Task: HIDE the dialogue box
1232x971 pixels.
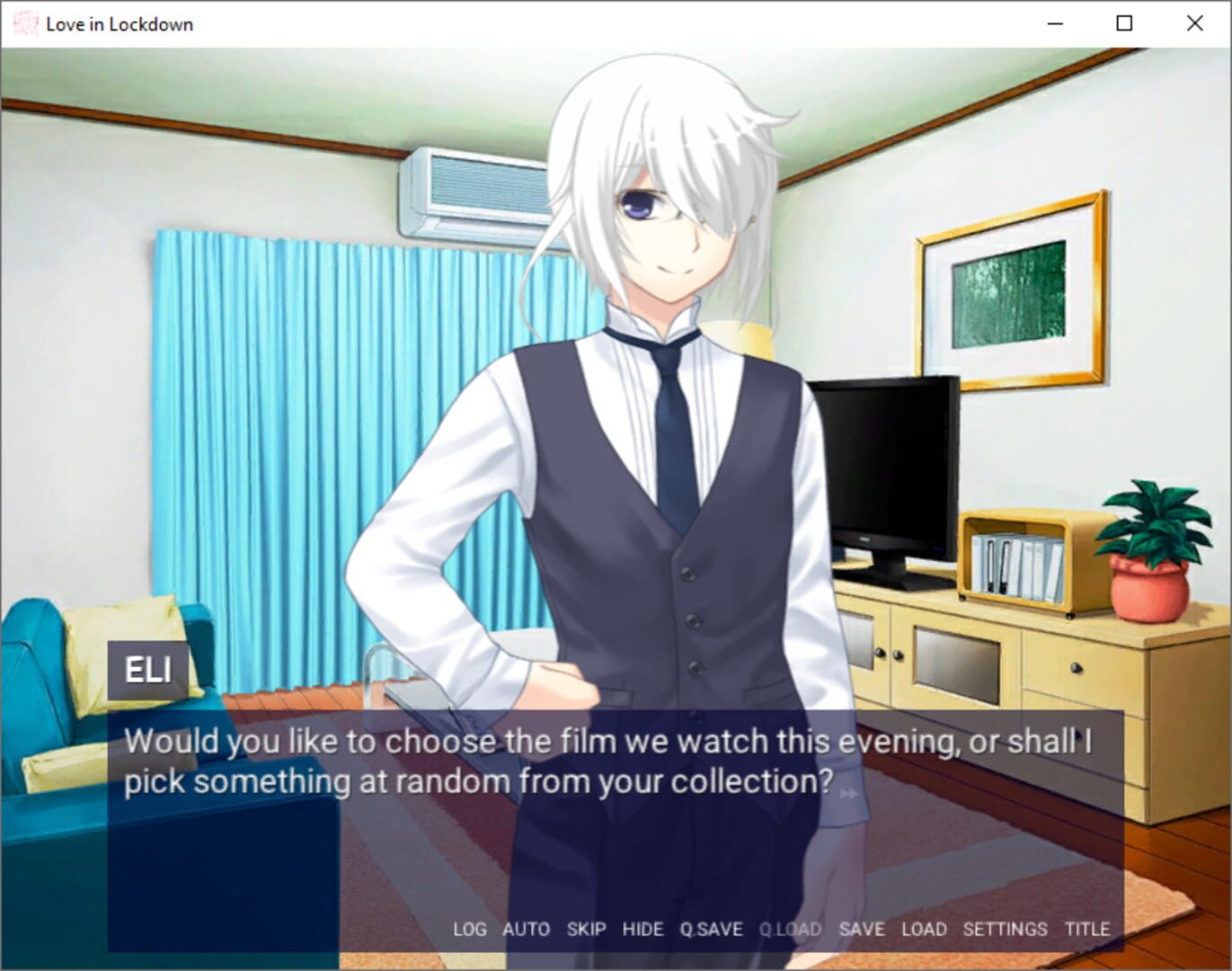Action: (x=643, y=929)
